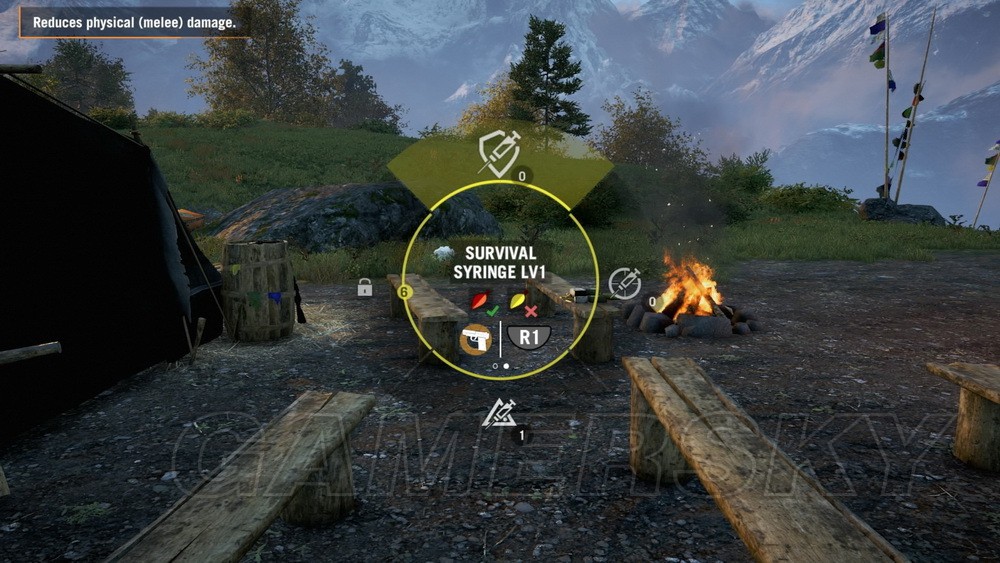The height and width of the screenshot is (563, 1000).
Task: Choose the crosshair focus syringe
Action: pos(625,283)
